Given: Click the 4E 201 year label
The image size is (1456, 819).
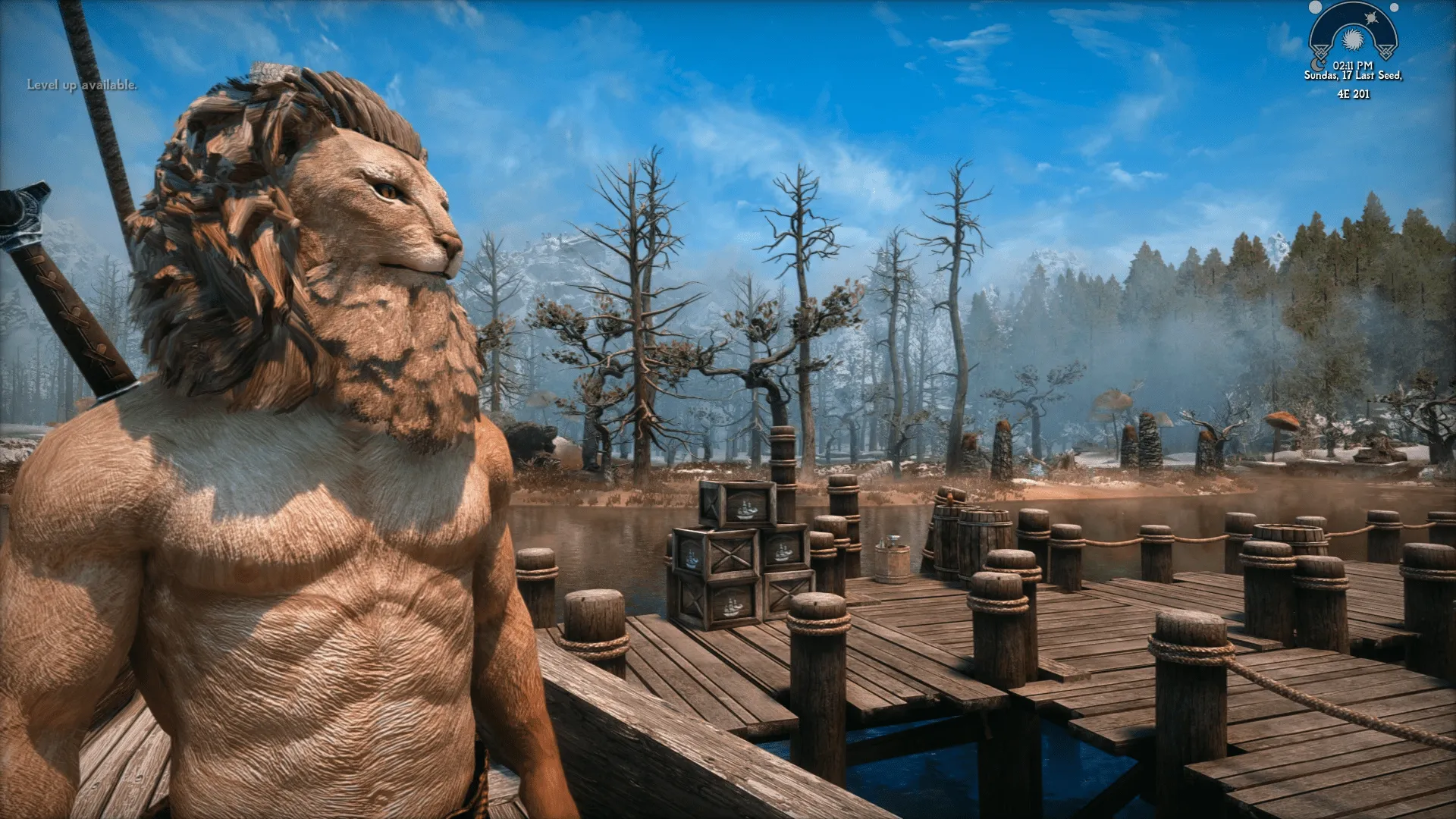Looking at the screenshot, I should 1352,93.
